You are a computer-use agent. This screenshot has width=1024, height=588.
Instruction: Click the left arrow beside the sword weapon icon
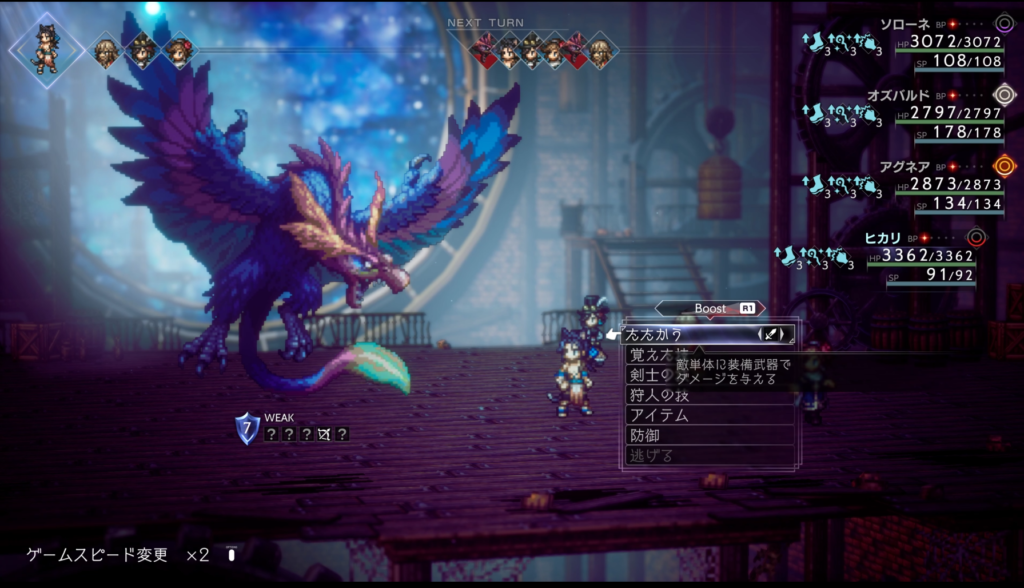point(762,335)
